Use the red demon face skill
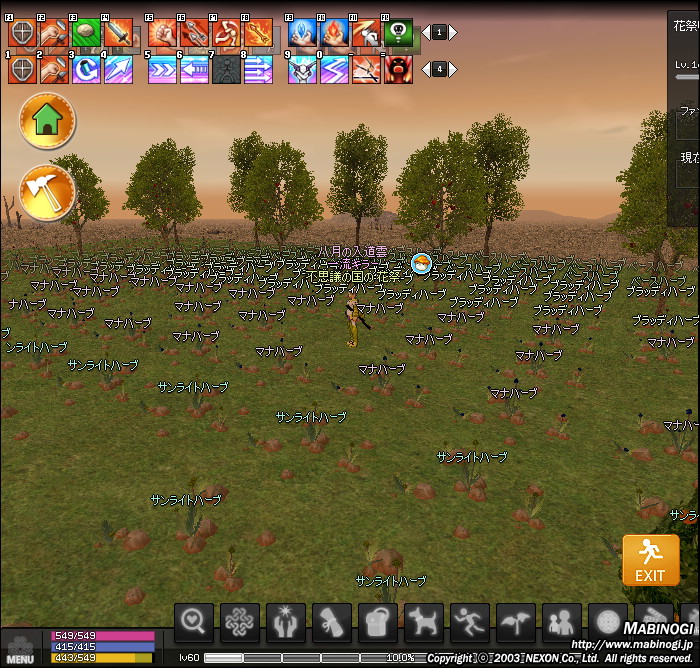The height and width of the screenshot is (668, 700). [398, 69]
